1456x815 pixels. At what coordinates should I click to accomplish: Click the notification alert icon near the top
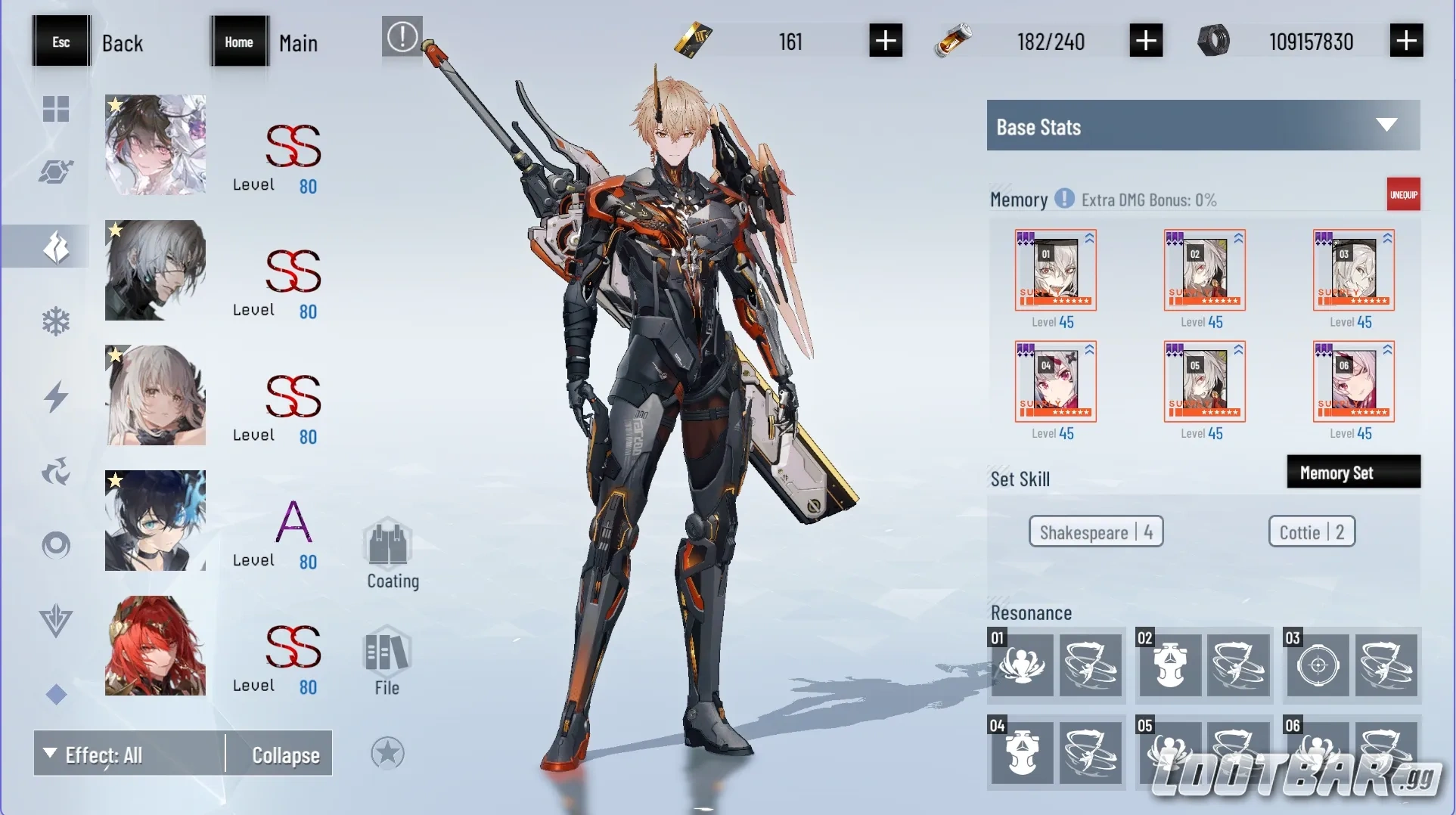[x=402, y=36]
